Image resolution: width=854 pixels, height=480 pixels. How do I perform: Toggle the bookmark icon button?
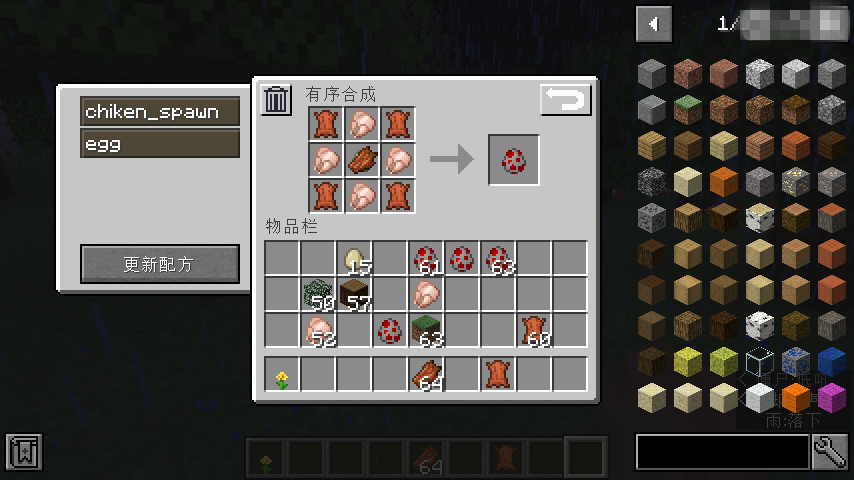pyautogui.click(x=24, y=453)
